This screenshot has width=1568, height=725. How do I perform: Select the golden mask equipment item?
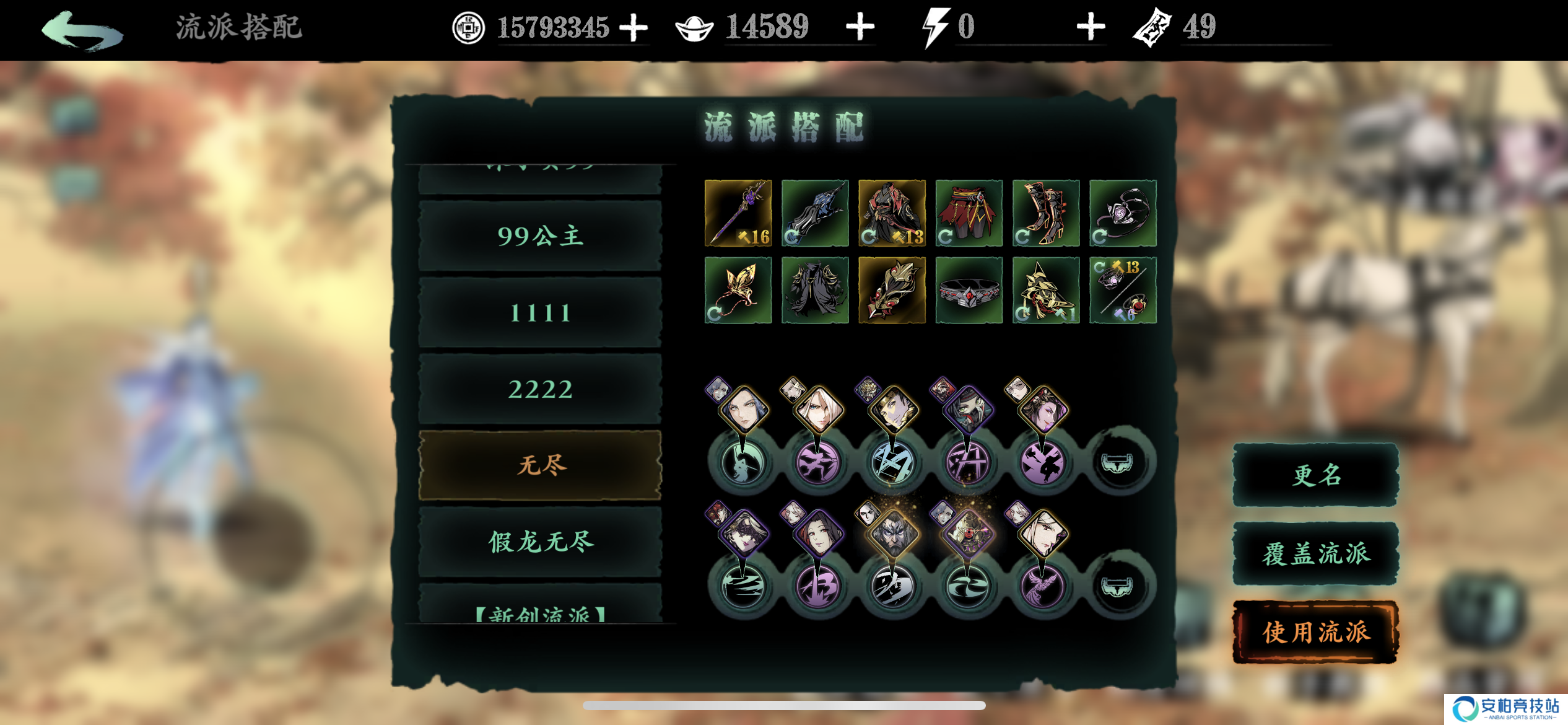(892, 291)
